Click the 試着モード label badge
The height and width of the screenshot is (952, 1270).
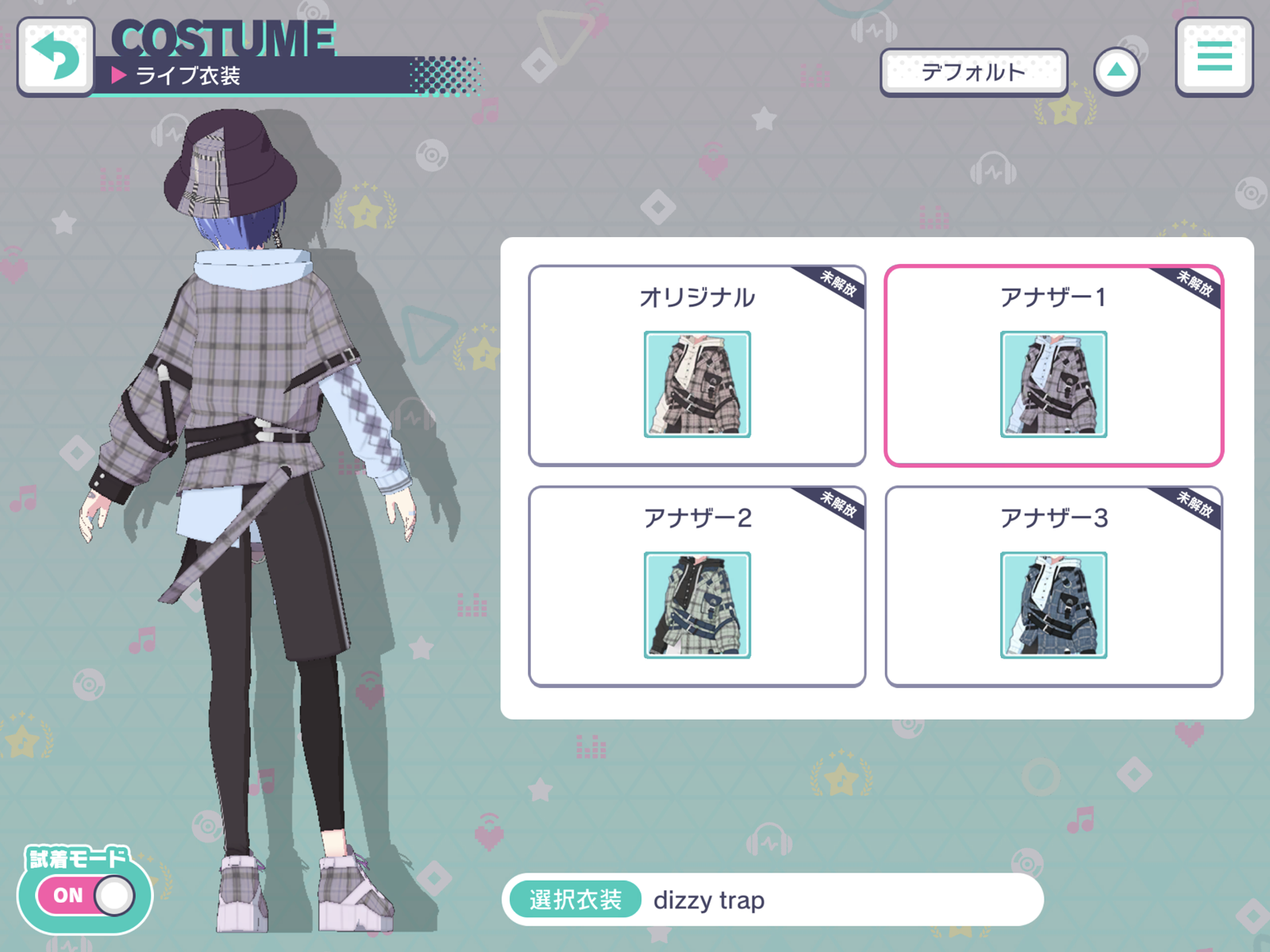pos(78,857)
